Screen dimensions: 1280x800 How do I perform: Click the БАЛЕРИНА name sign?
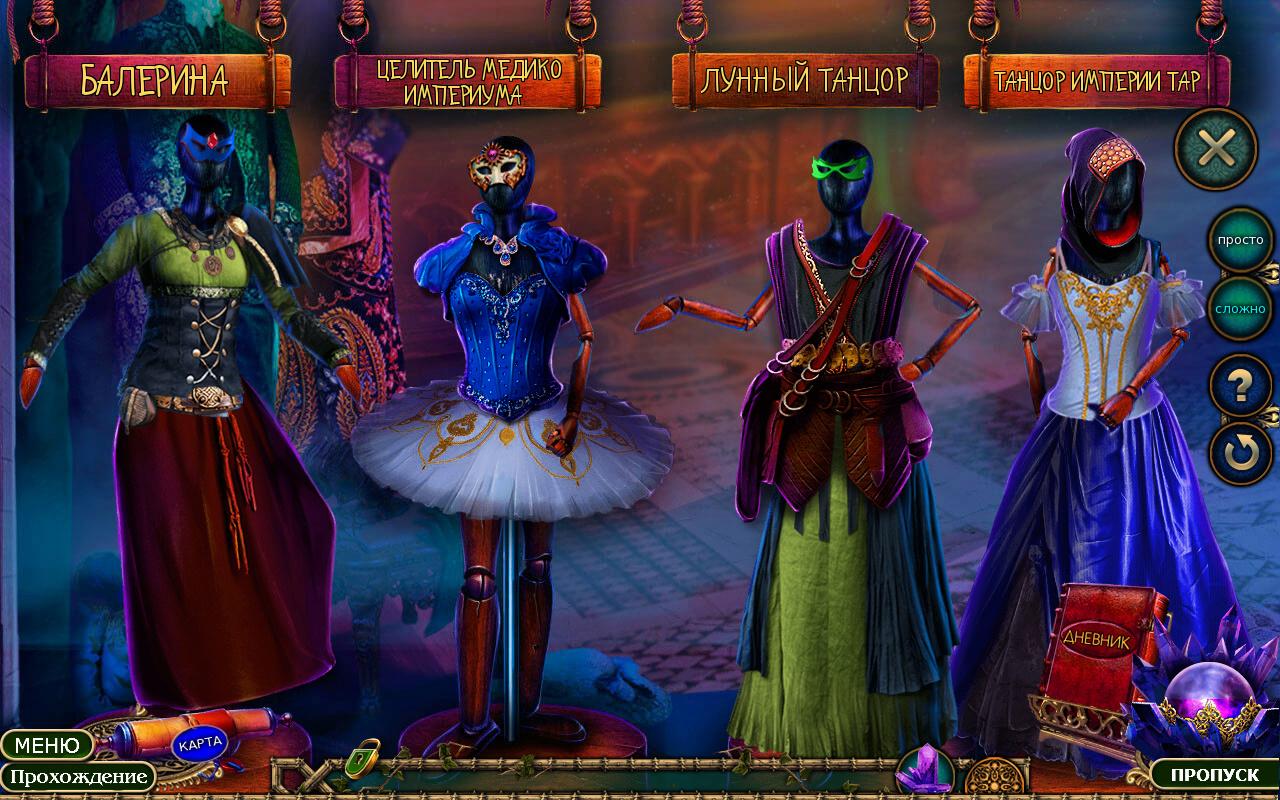(x=155, y=81)
